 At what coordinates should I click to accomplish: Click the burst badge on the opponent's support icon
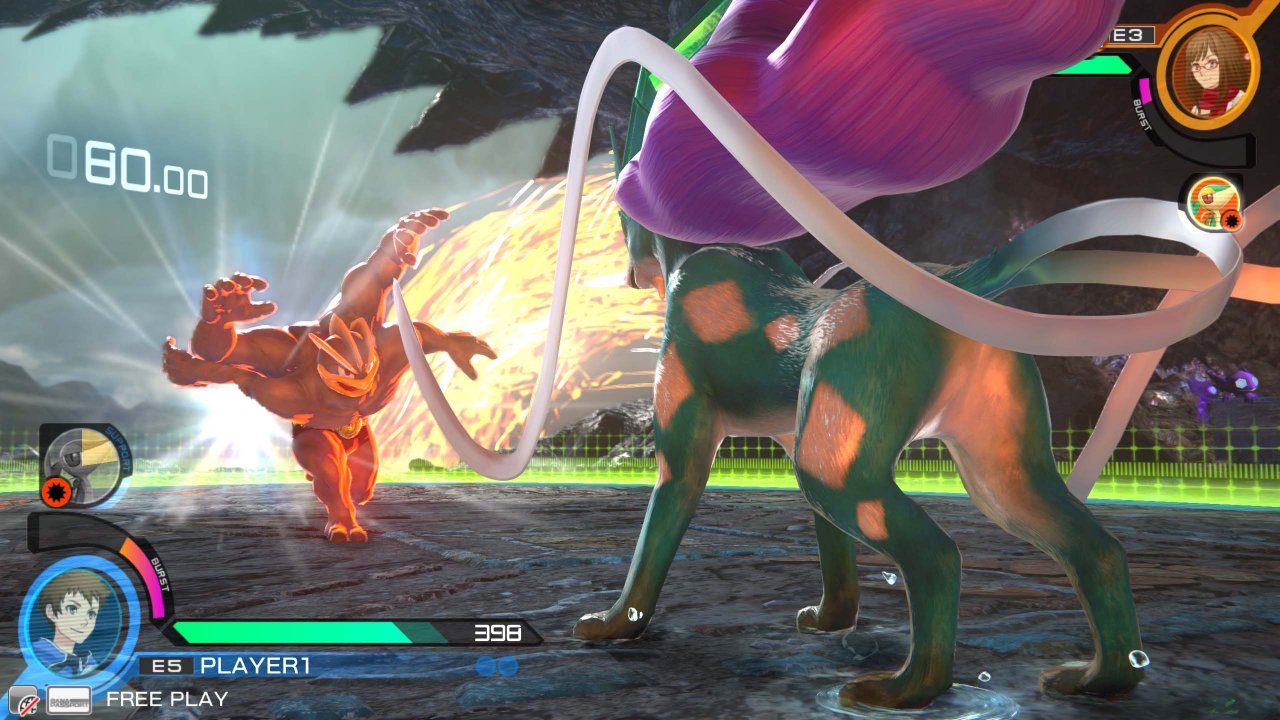[1232, 221]
